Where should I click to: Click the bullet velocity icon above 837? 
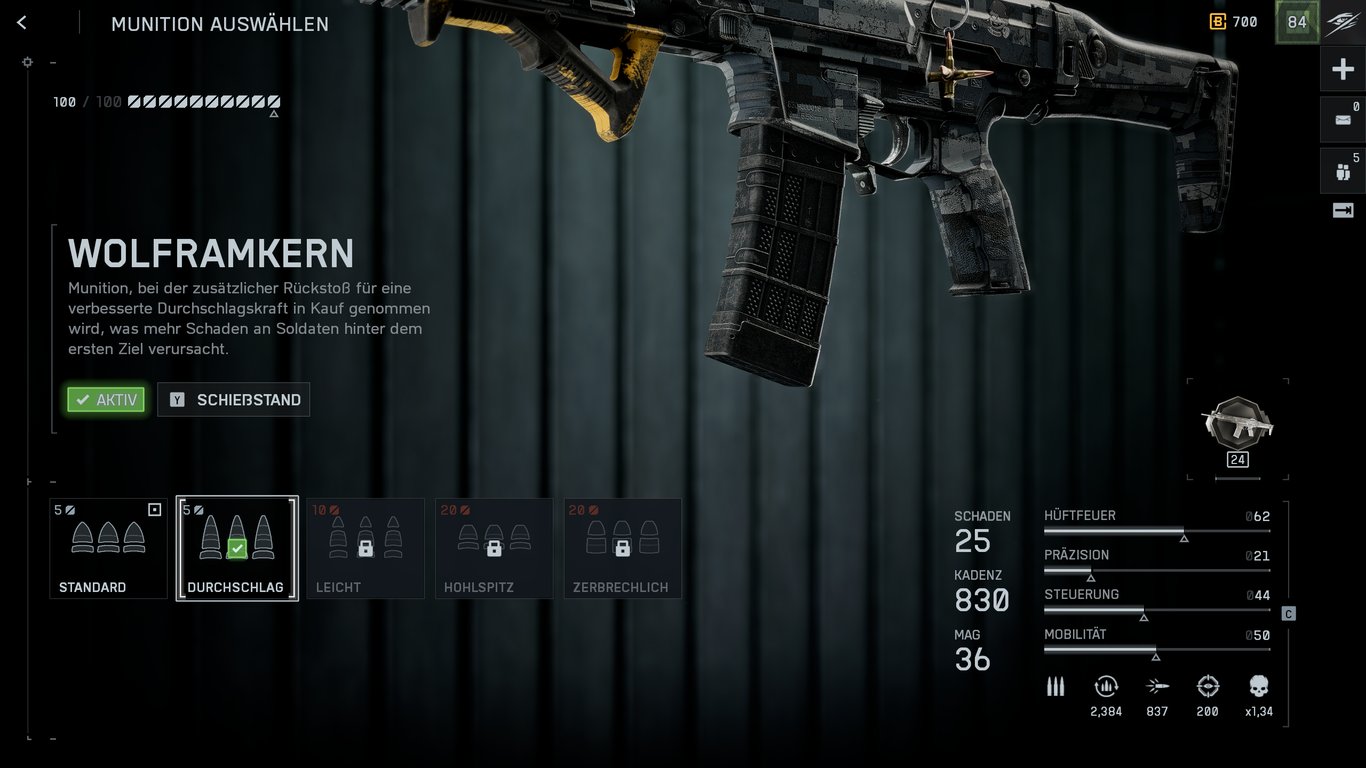point(1157,687)
